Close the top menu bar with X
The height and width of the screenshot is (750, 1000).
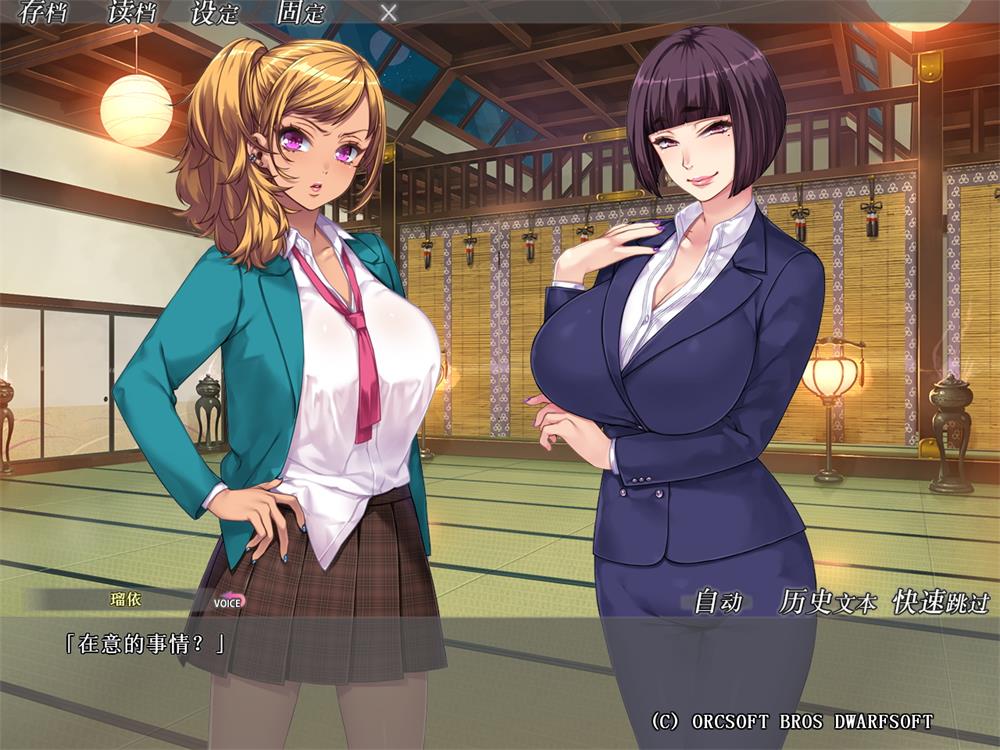pyautogui.click(x=389, y=13)
